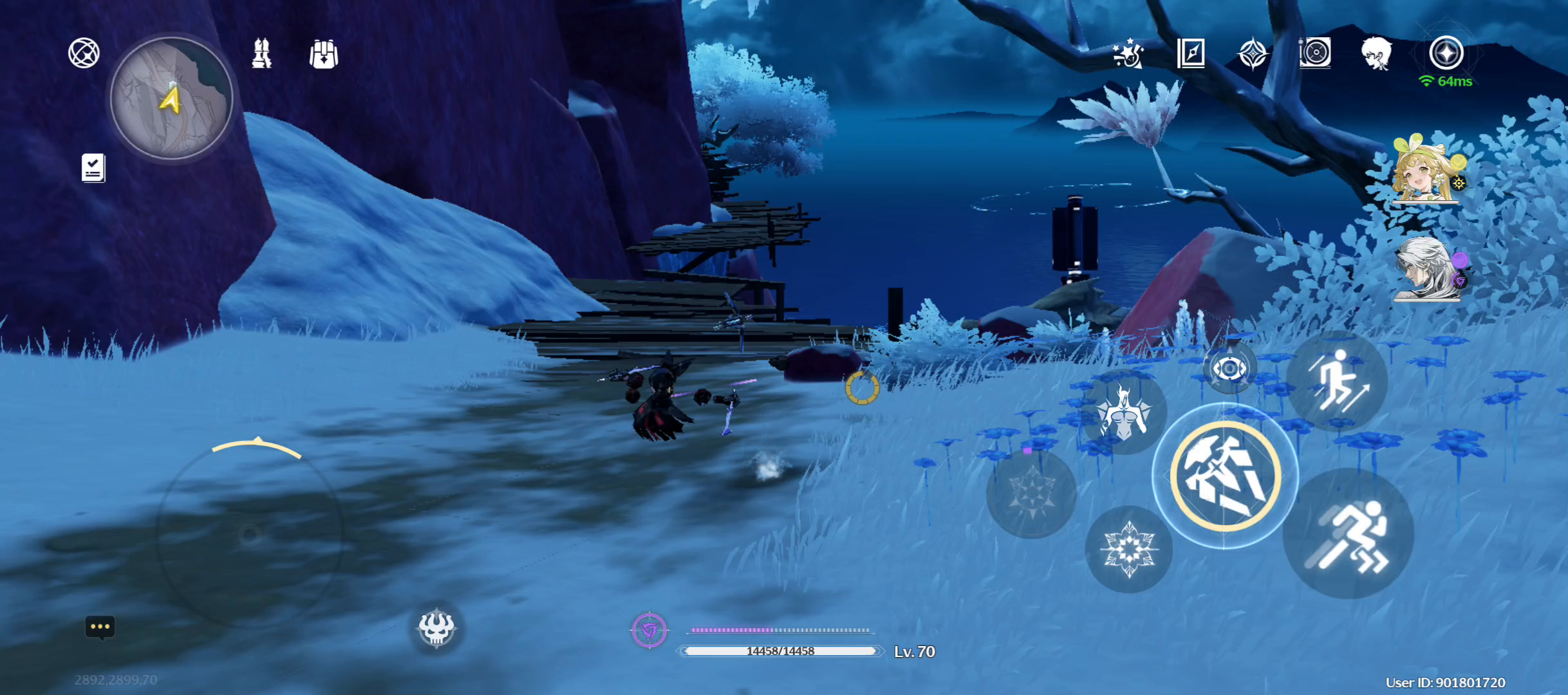The width and height of the screenshot is (1568, 695).
Task: Use the main basic attack button
Action: (1225, 476)
